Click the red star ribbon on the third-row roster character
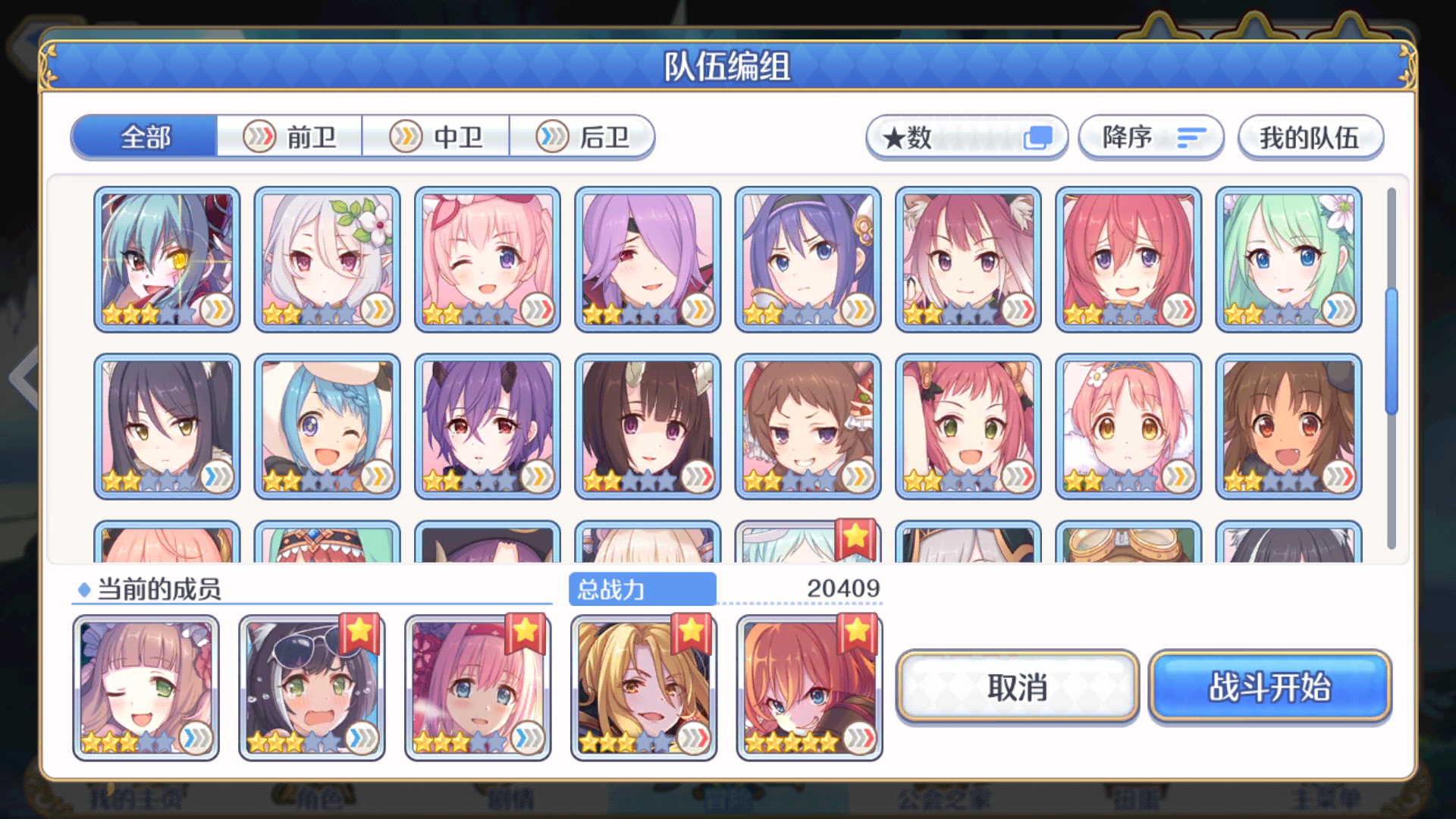Viewport: 1456px width, 819px height. (857, 538)
